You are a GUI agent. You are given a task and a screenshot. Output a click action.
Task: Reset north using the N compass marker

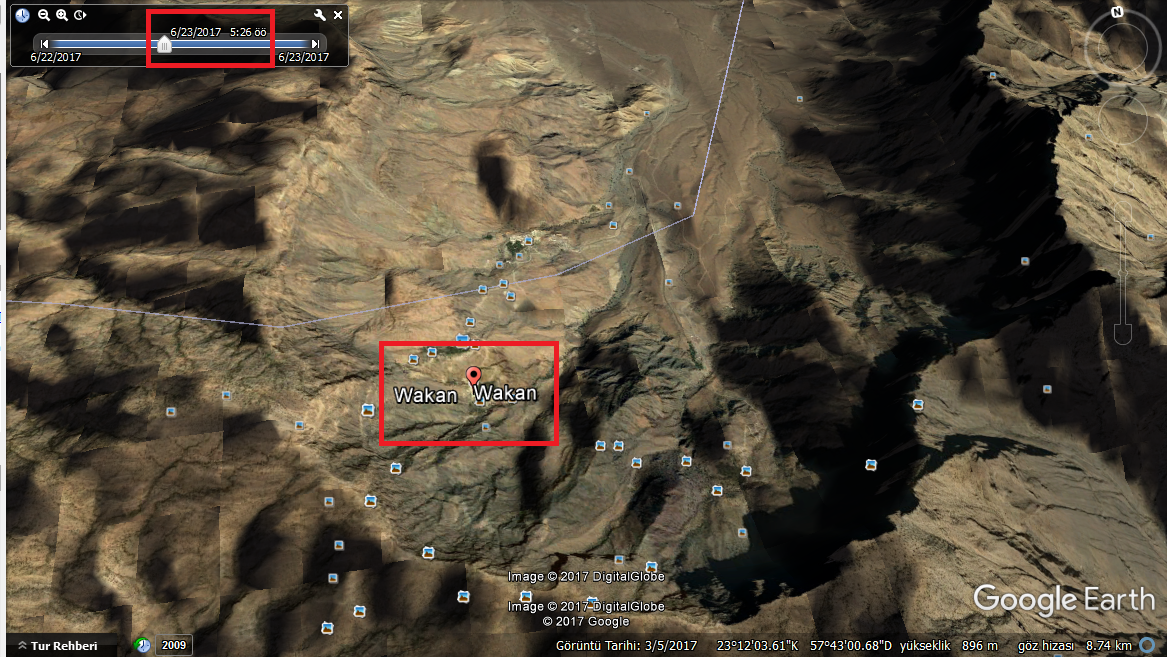1117,13
